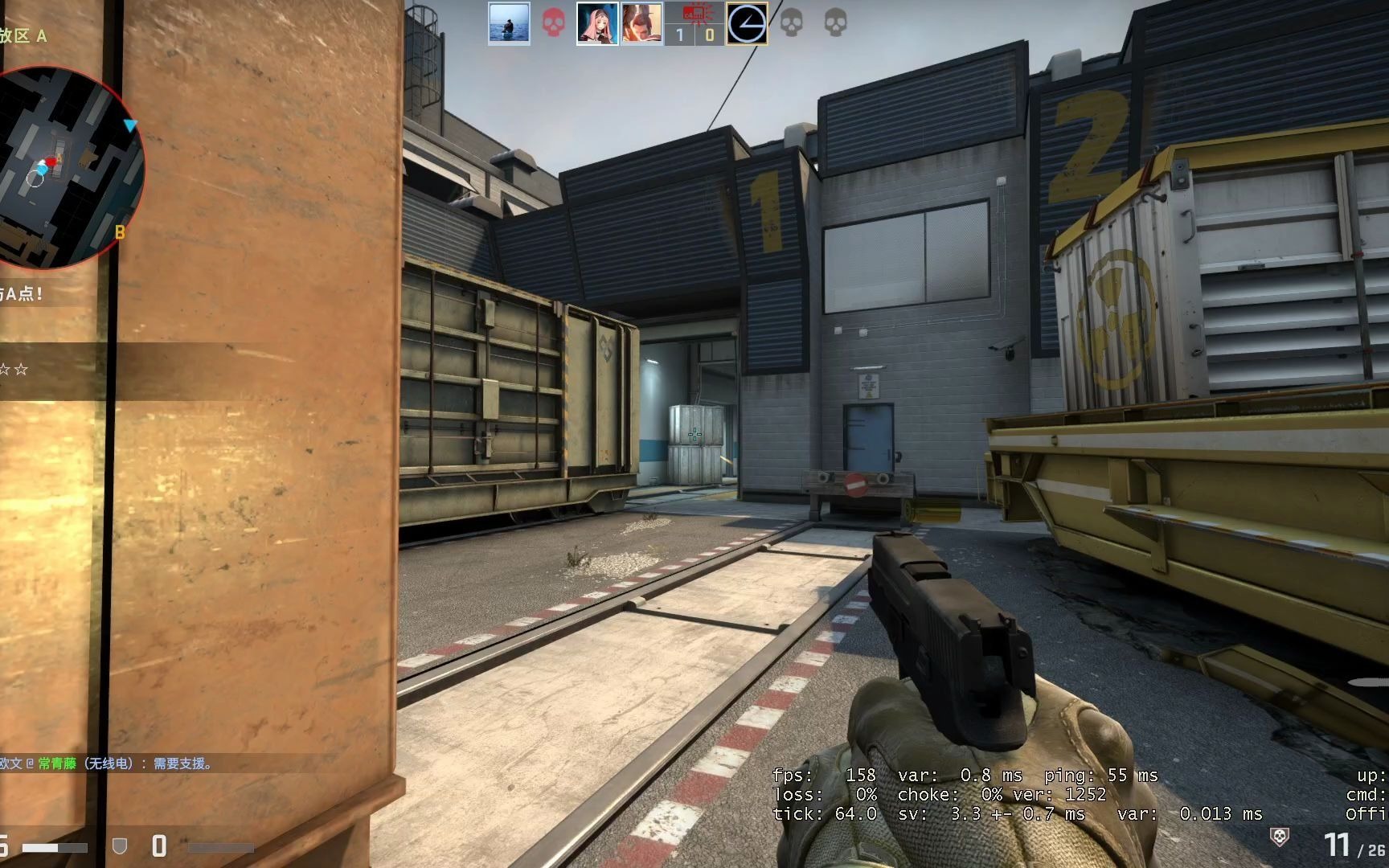Click the rightmost gray skull icon
This screenshot has width=1389, height=868.
click(836, 23)
